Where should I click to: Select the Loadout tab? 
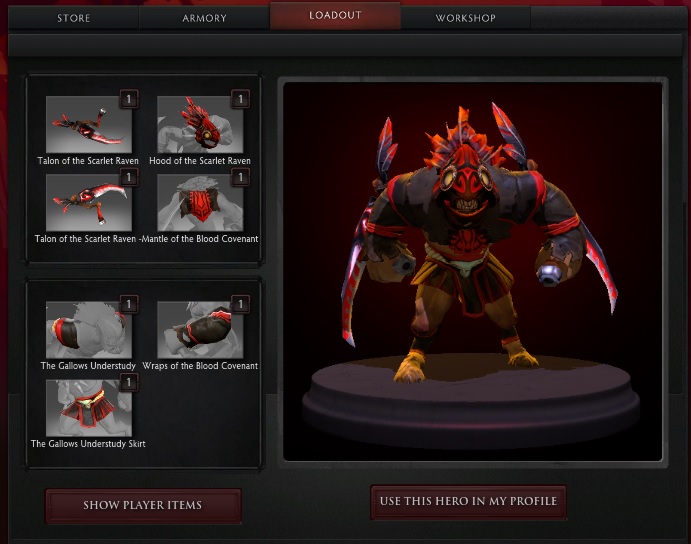[x=335, y=16]
